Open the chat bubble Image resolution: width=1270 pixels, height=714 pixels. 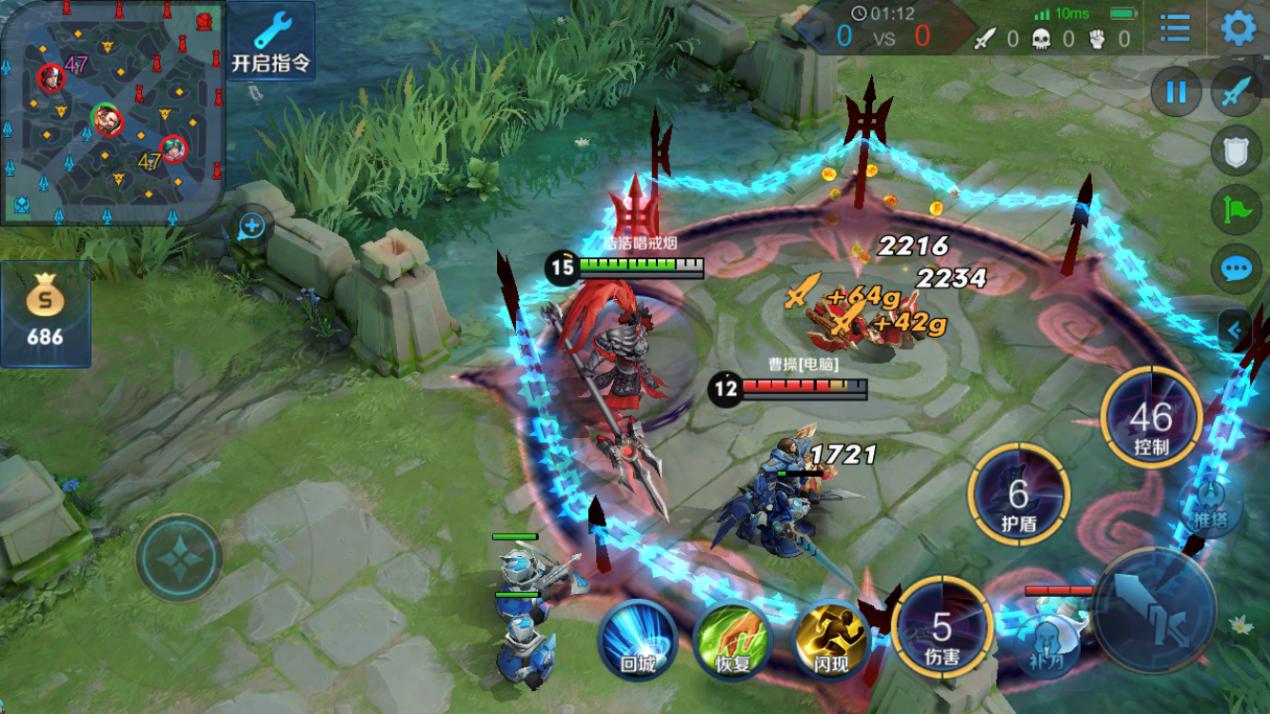tap(1236, 268)
